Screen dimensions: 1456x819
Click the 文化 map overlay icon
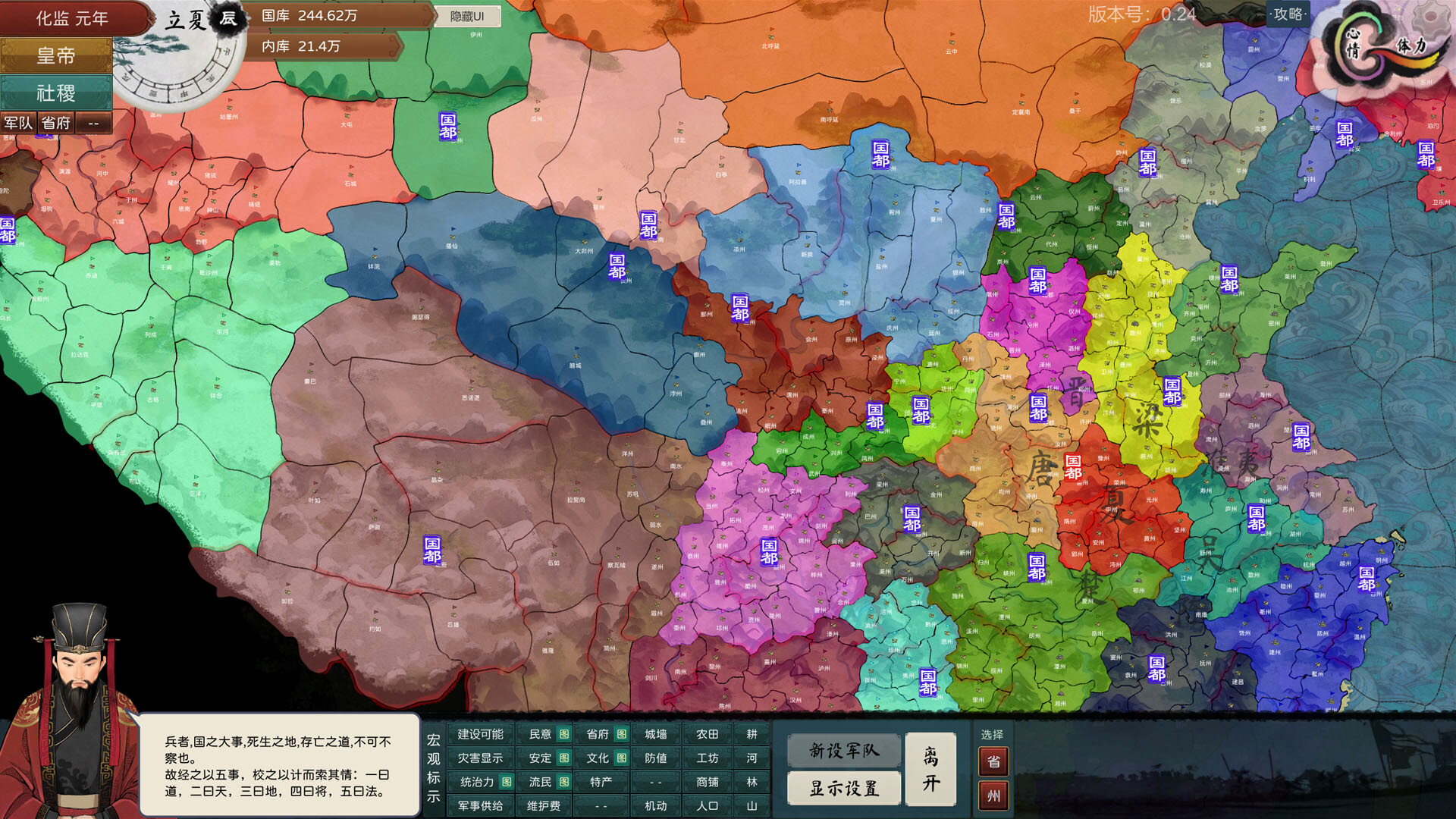(623, 758)
